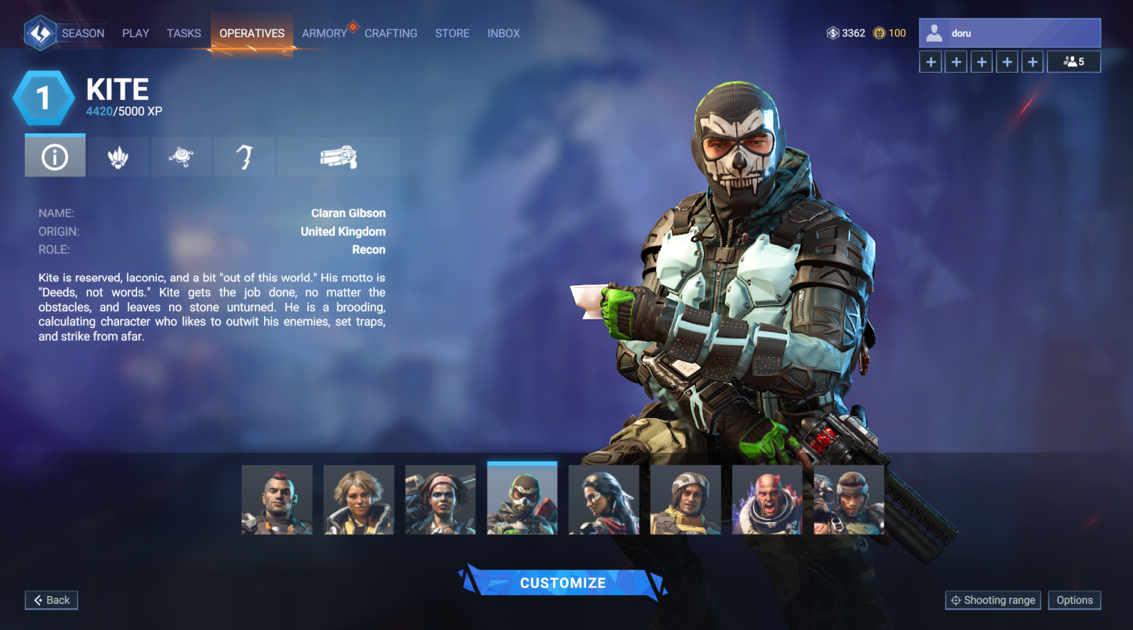The height and width of the screenshot is (630, 1133).
Task: Go back using the Back button
Action: pyautogui.click(x=52, y=600)
